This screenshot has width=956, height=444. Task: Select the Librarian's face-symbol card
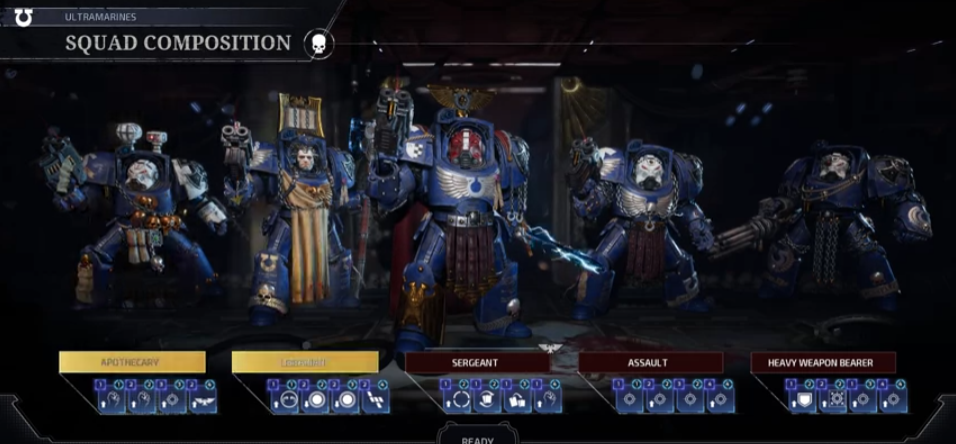click(284, 400)
